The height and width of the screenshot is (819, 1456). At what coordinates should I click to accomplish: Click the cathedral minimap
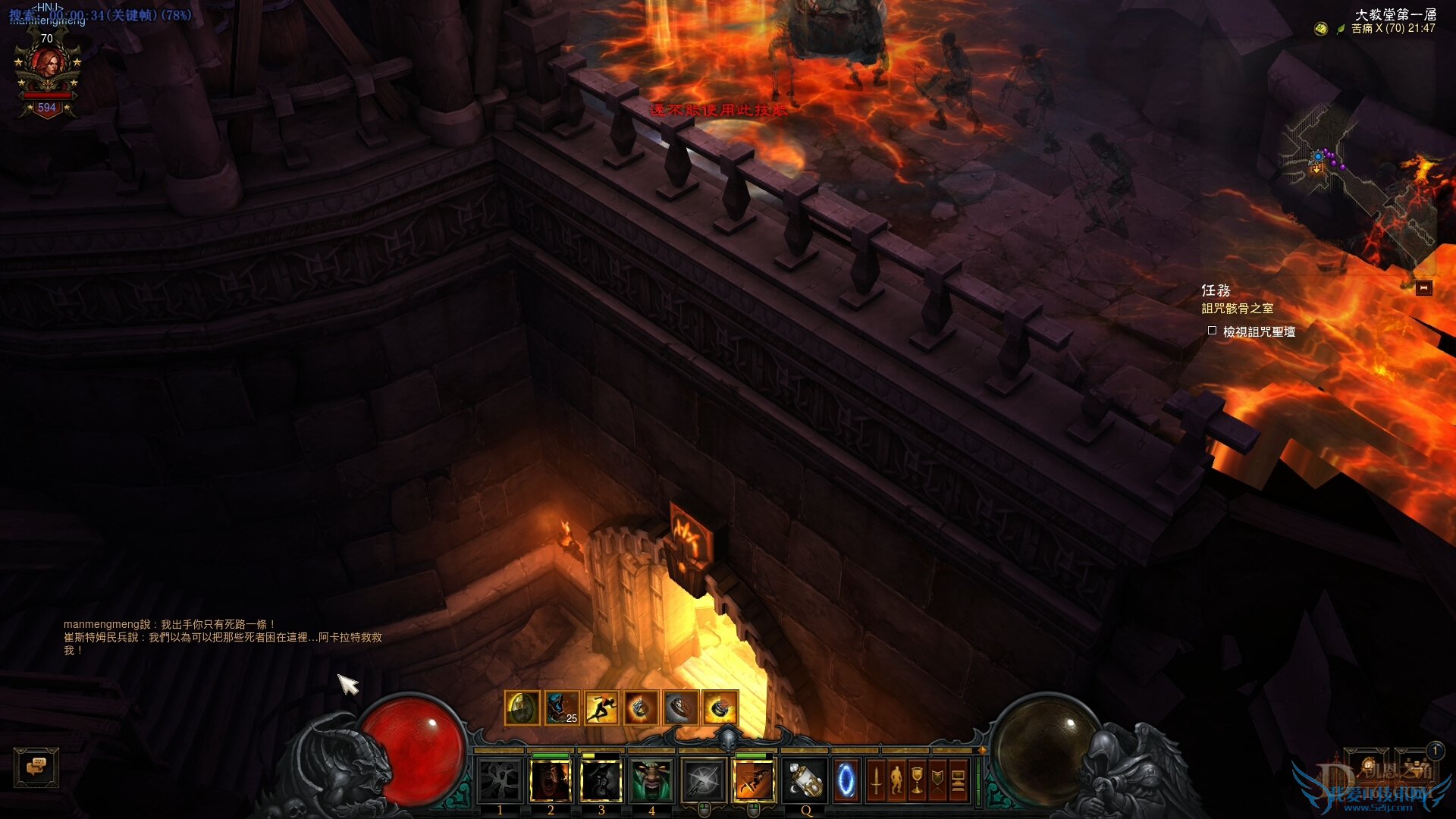tap(1357, 182)
